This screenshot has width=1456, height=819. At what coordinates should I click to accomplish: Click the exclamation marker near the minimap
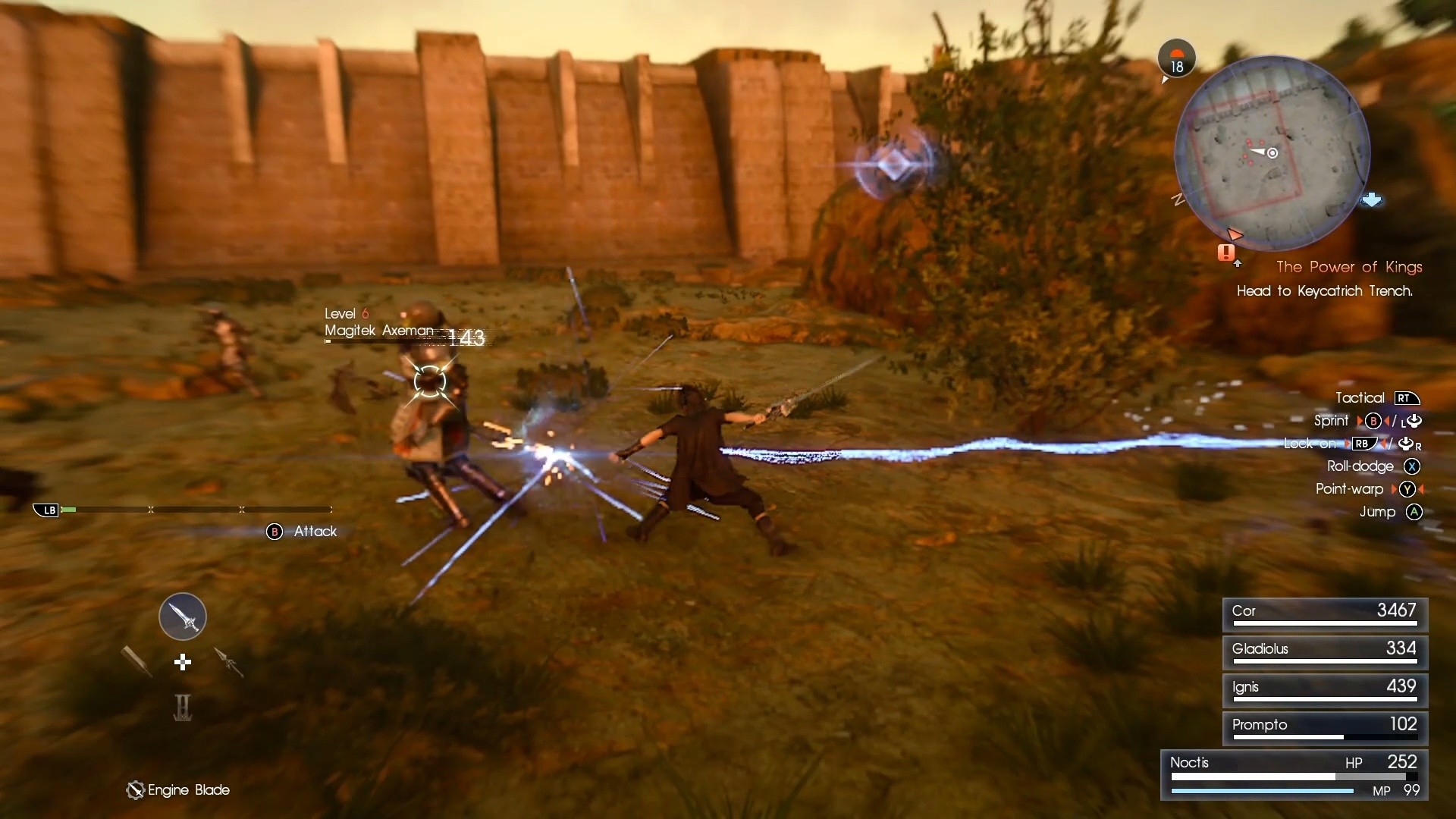[x=1227, y=254]
